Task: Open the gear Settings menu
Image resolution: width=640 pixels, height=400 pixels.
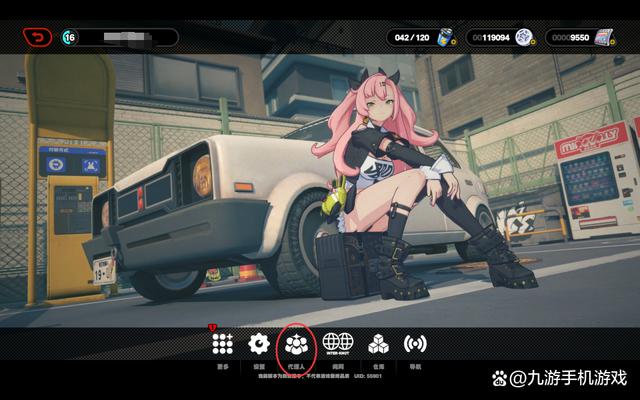Action: [x=259, y=344]
